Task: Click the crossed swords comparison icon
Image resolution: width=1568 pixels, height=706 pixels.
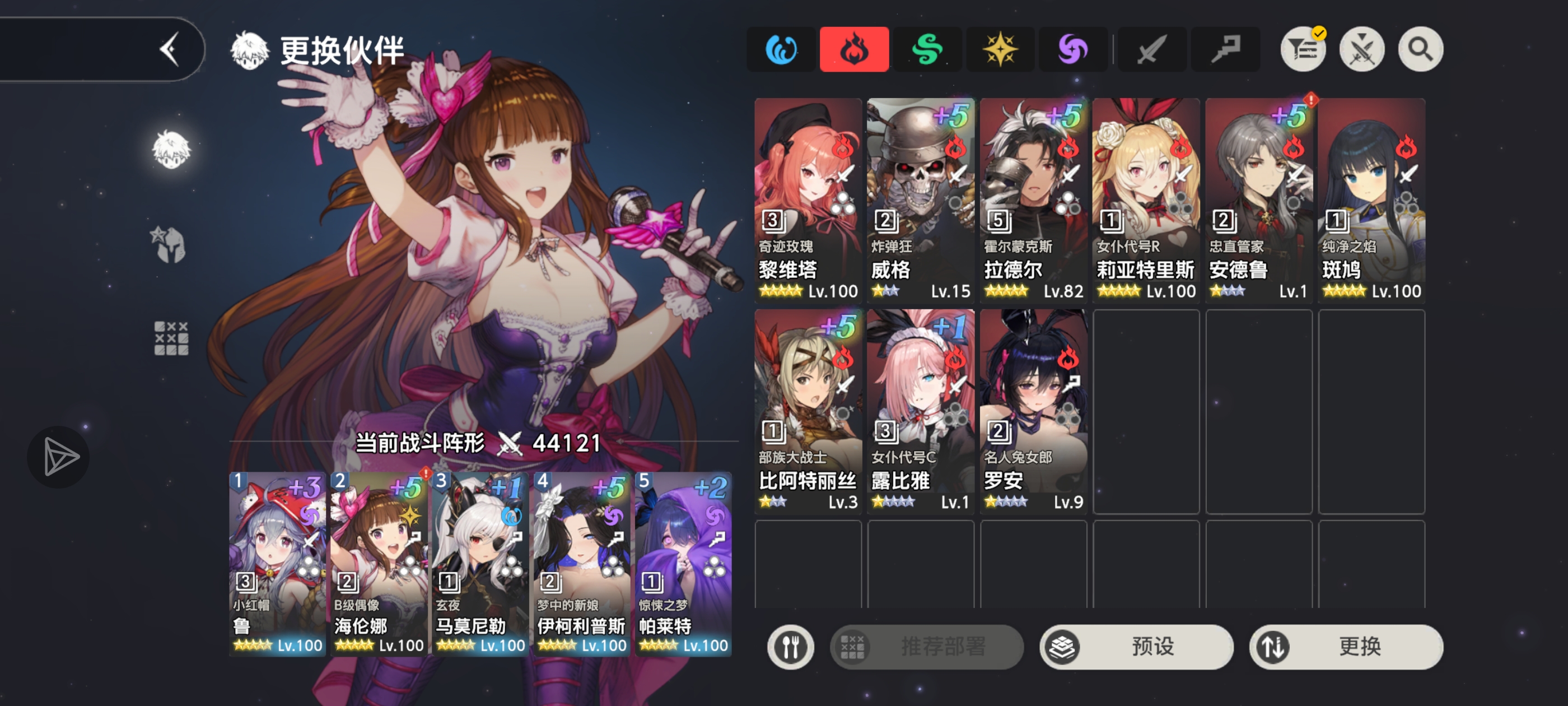Action: point(1362,49)
